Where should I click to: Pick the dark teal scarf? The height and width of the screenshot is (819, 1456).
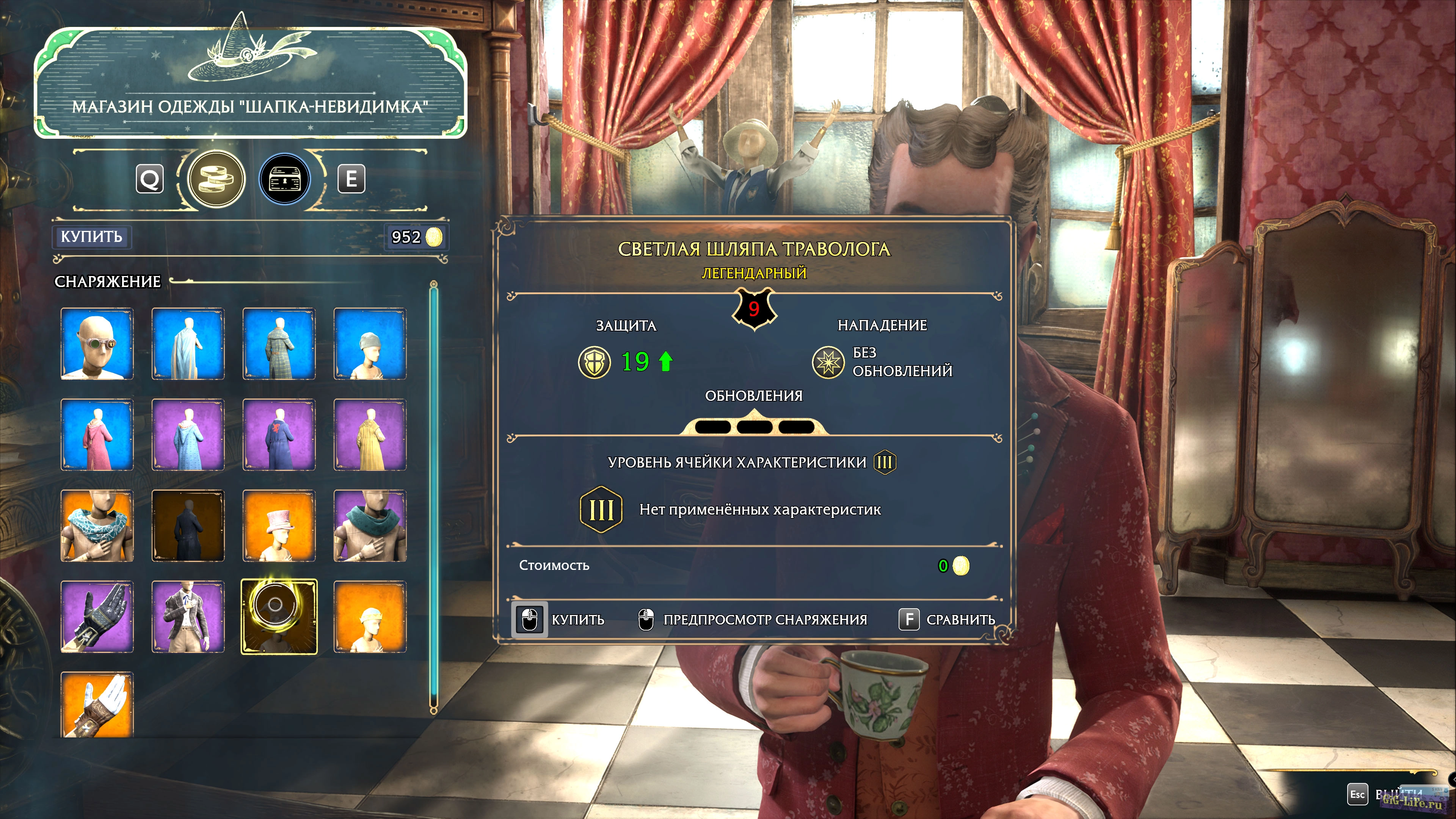coord(370,526)
